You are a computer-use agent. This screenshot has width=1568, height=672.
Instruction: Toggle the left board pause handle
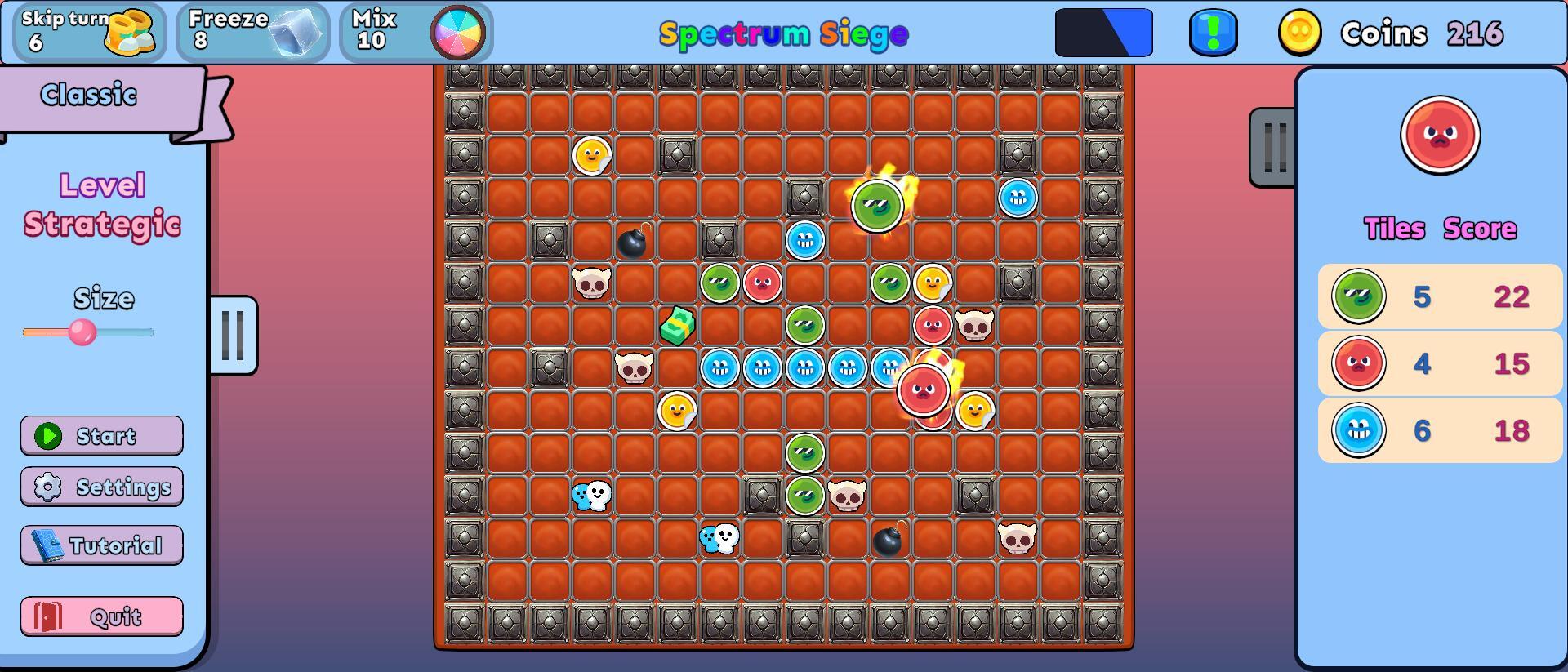point(234,336)
